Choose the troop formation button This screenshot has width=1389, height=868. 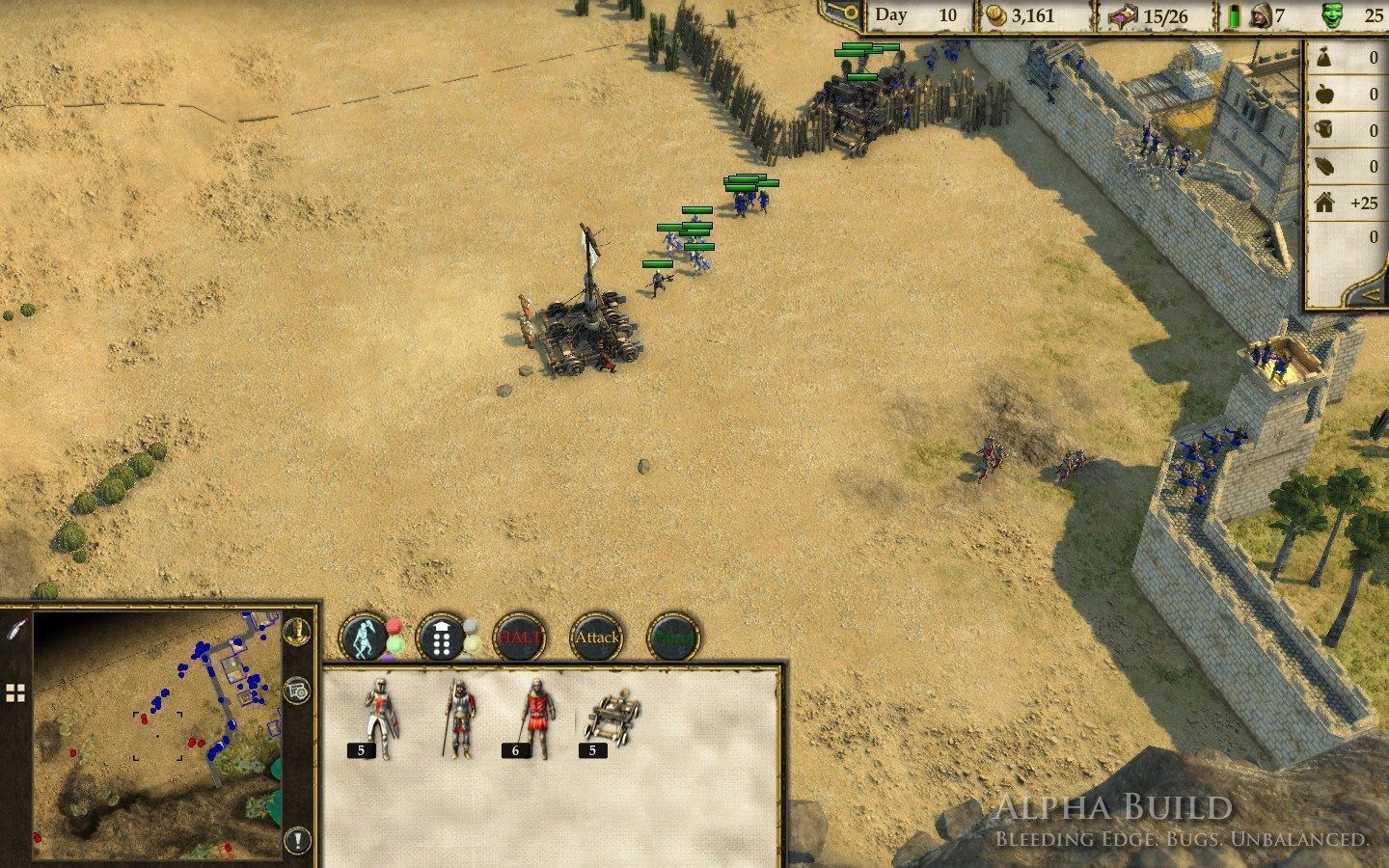pos(441,637)
